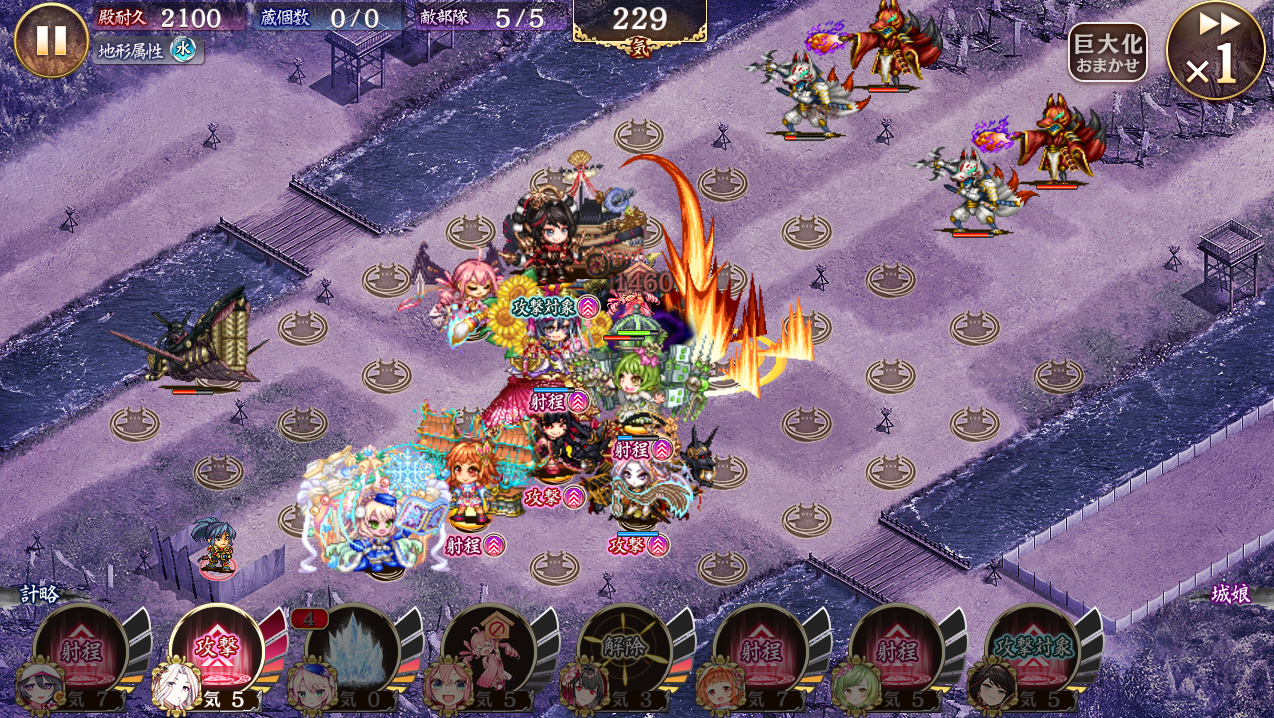
Task: Switch to the 城娘 castle girl list
Action: click(1230, 594)
